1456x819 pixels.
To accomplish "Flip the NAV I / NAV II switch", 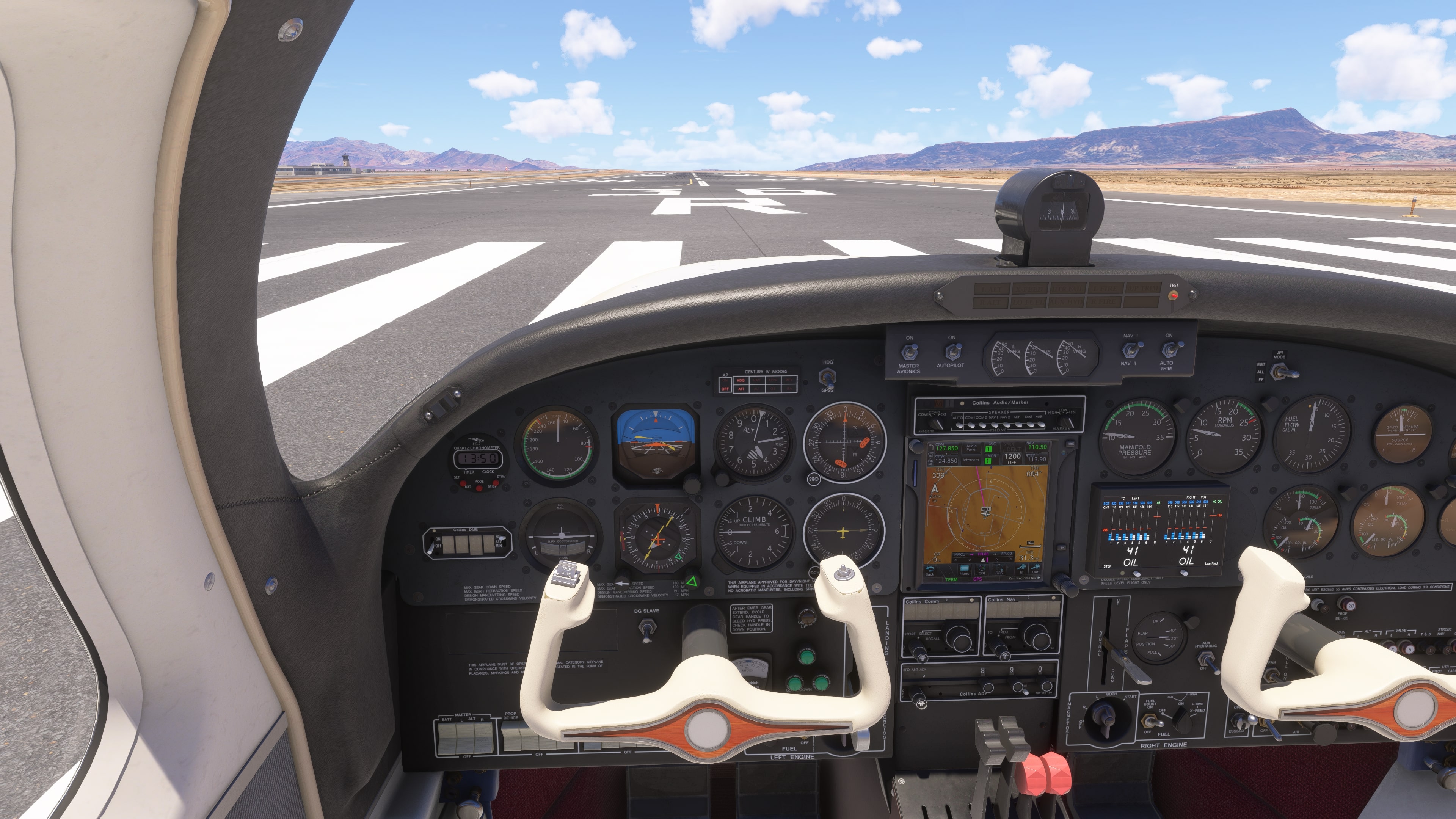I will [1128, 350].
